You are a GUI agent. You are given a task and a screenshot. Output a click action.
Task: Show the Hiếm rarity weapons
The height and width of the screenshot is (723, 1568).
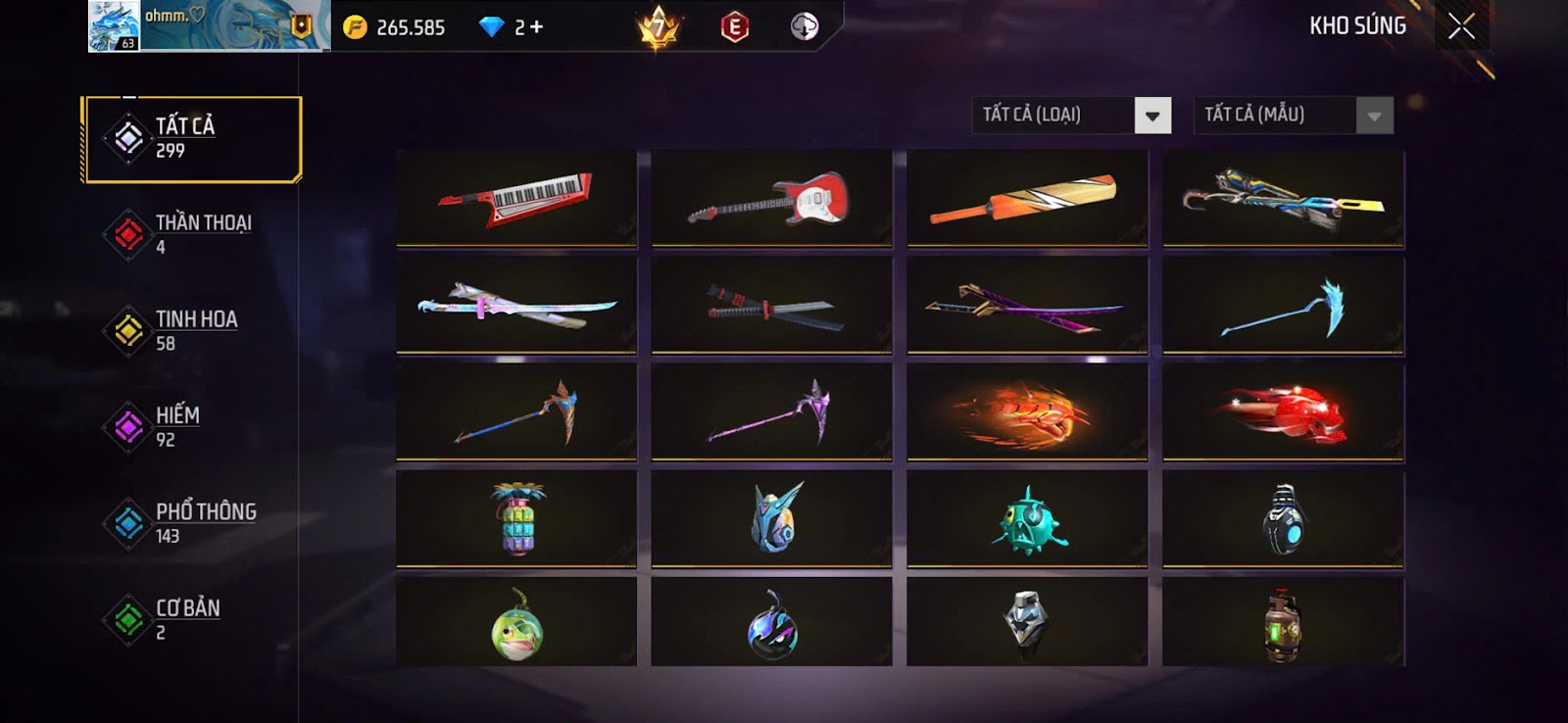pos(192,426)
